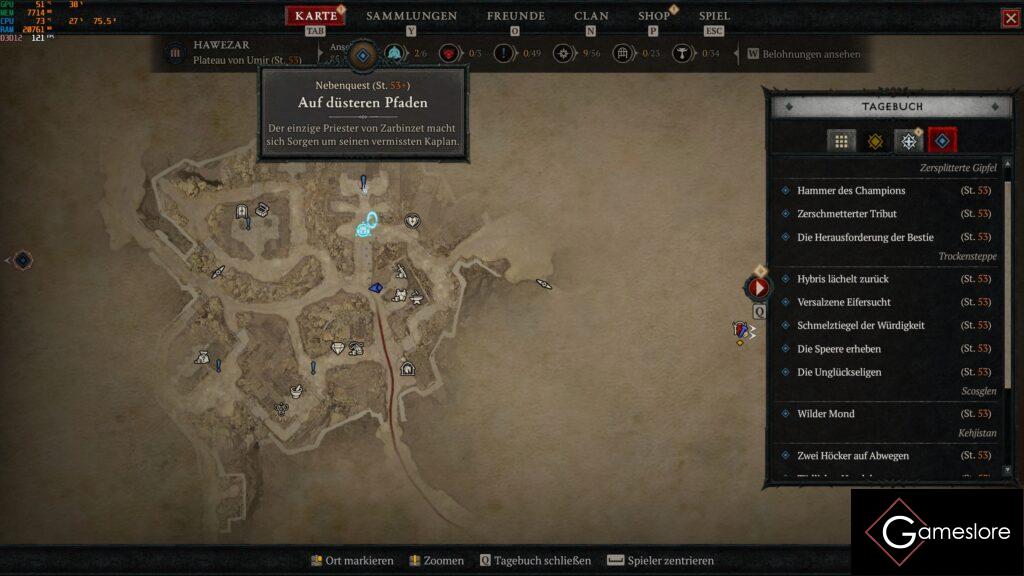The width and height of the screenshot is (1024, 576).
Task: Select the 'Wilder Mond' quest entry
Action: click(826, 414)
